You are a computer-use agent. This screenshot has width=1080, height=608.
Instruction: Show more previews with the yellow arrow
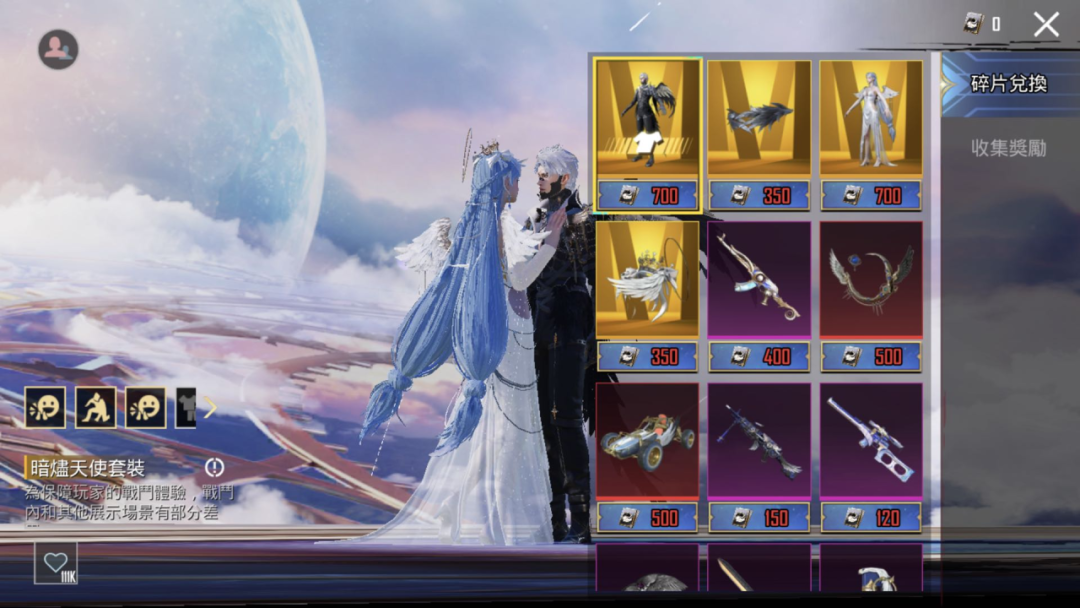[210, 408]
